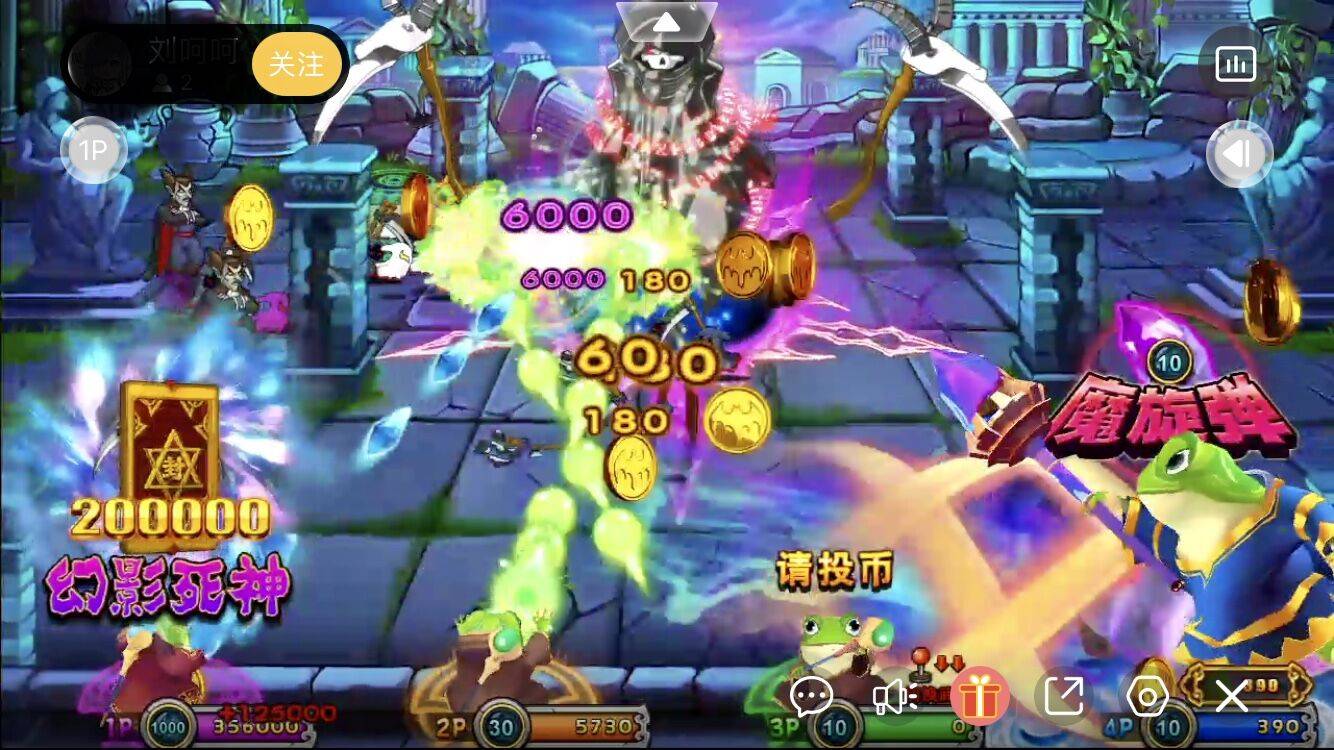Open the chat speech bubble

click(811, 695)
